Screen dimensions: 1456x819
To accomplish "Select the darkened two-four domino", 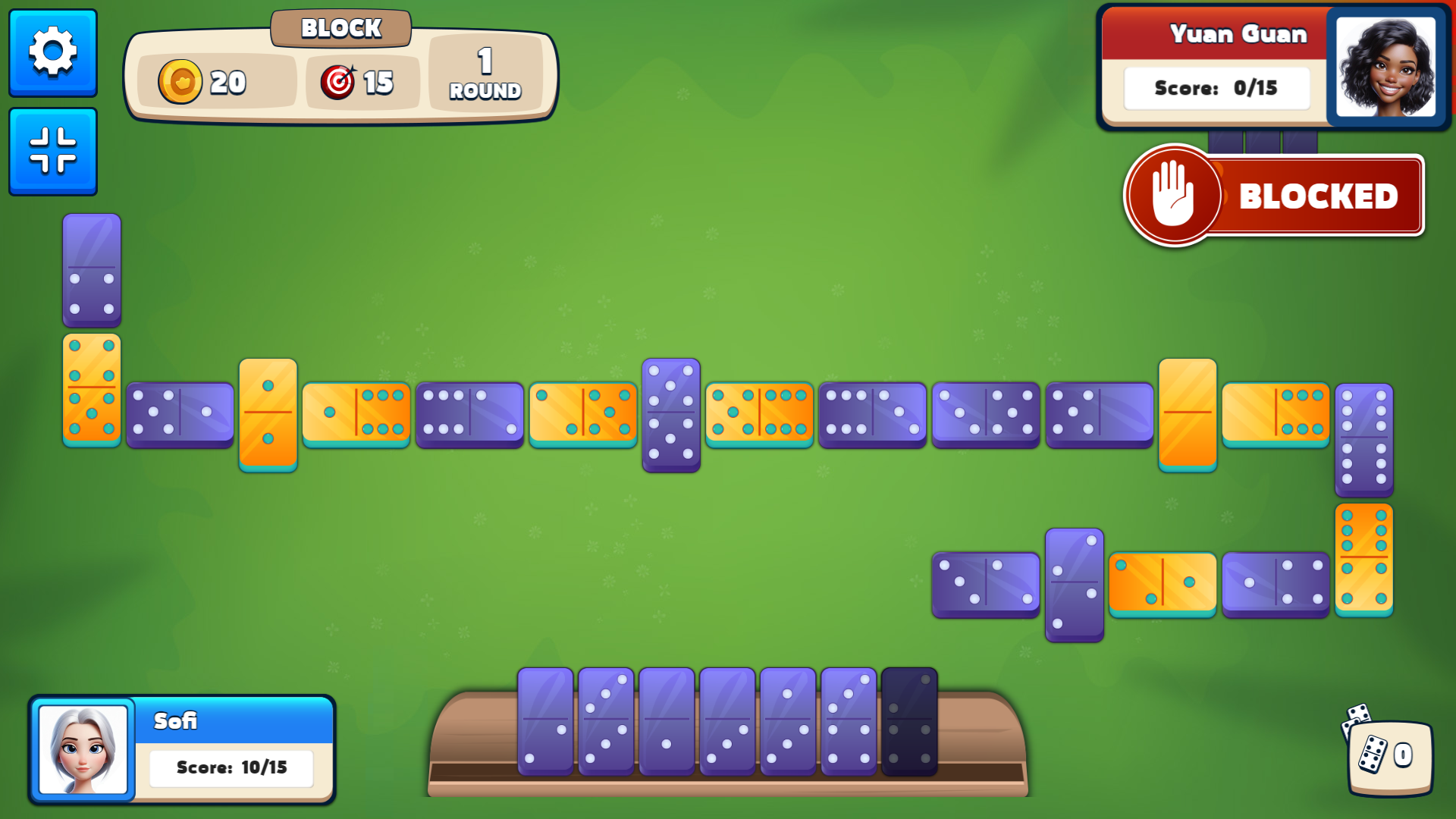I will pyautogui.click(x=909, y=720).
